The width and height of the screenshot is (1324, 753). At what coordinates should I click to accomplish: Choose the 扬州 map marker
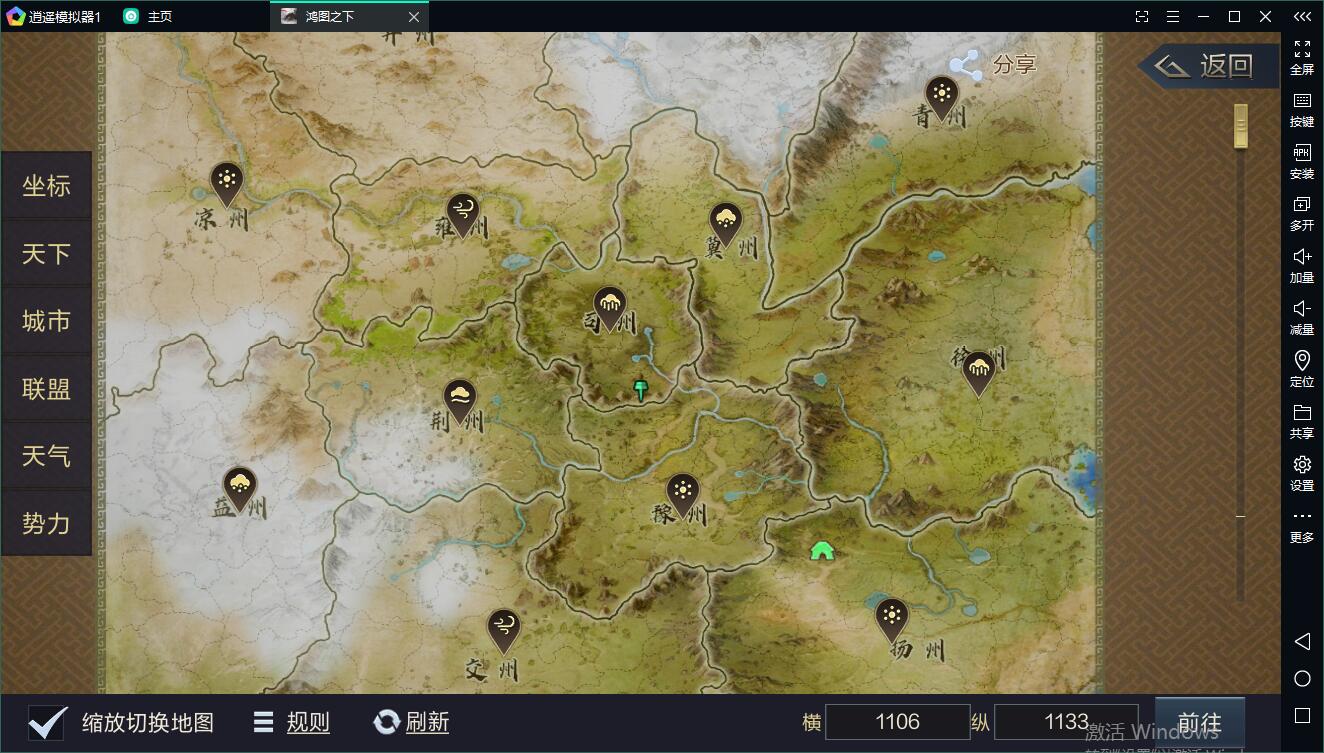[x=891, y=617]
